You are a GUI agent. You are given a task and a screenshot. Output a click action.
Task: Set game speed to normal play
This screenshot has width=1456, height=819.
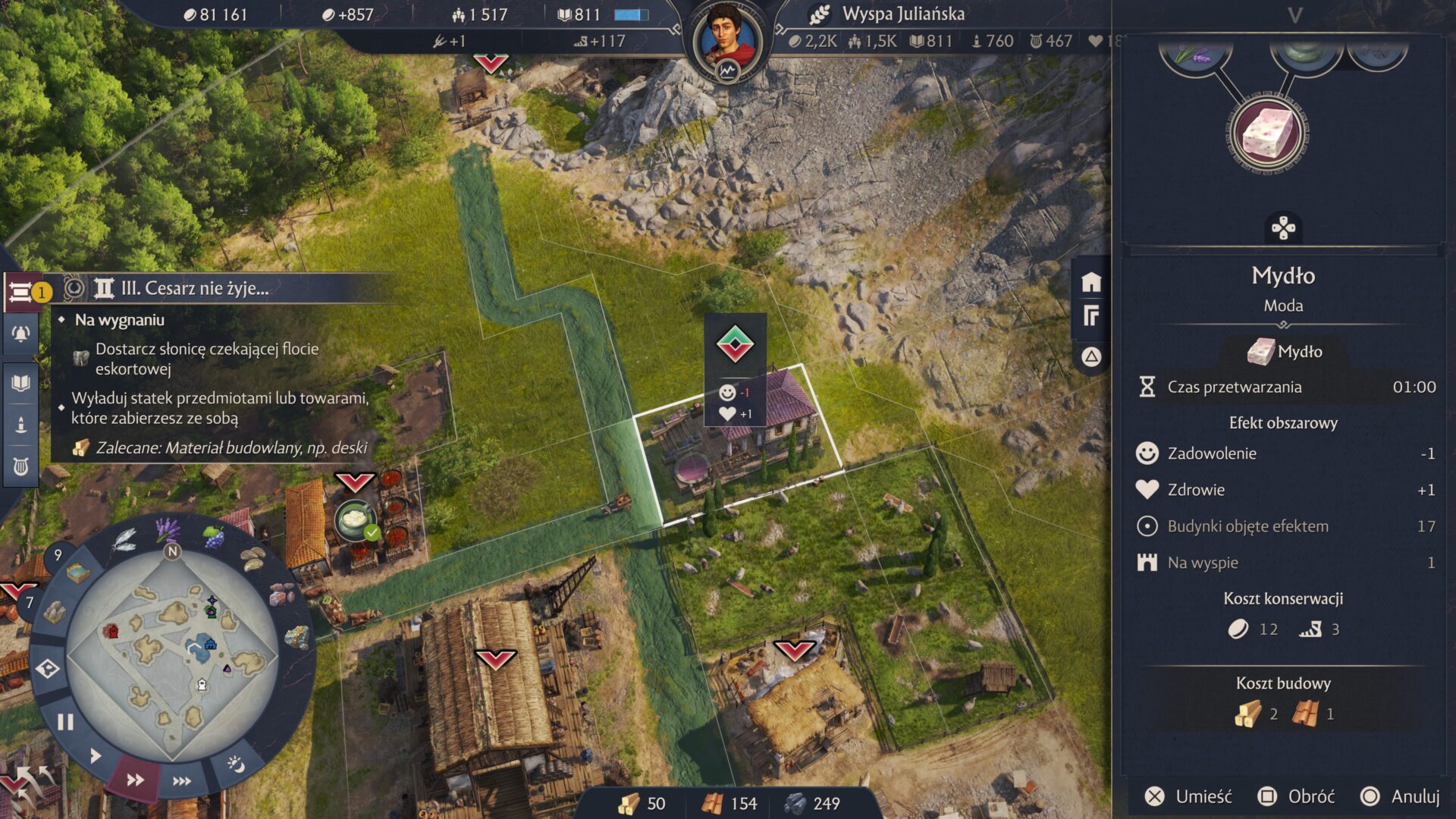pos(96,756)
